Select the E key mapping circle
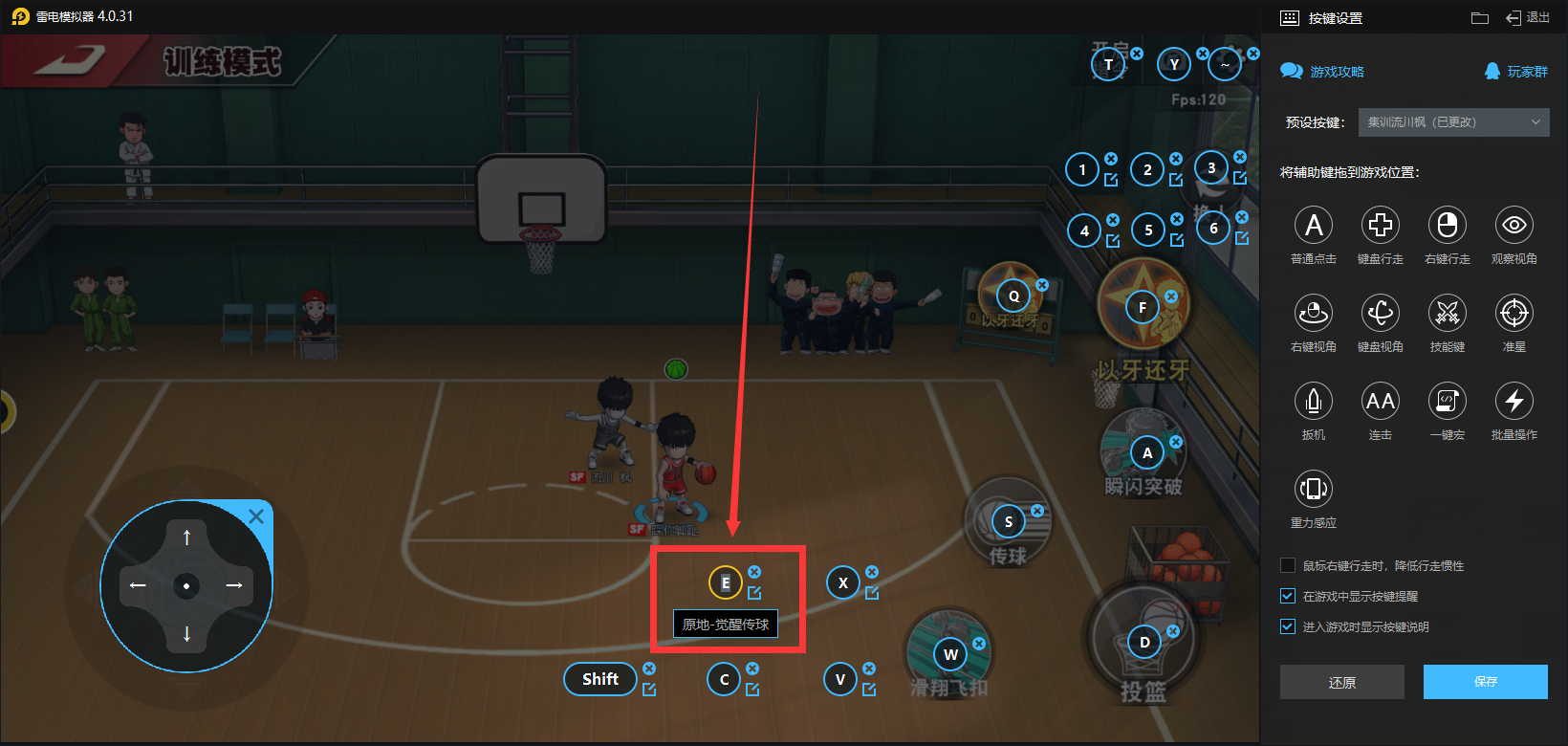The height and width of the screenshot is (746, 1568). point(725,582)
